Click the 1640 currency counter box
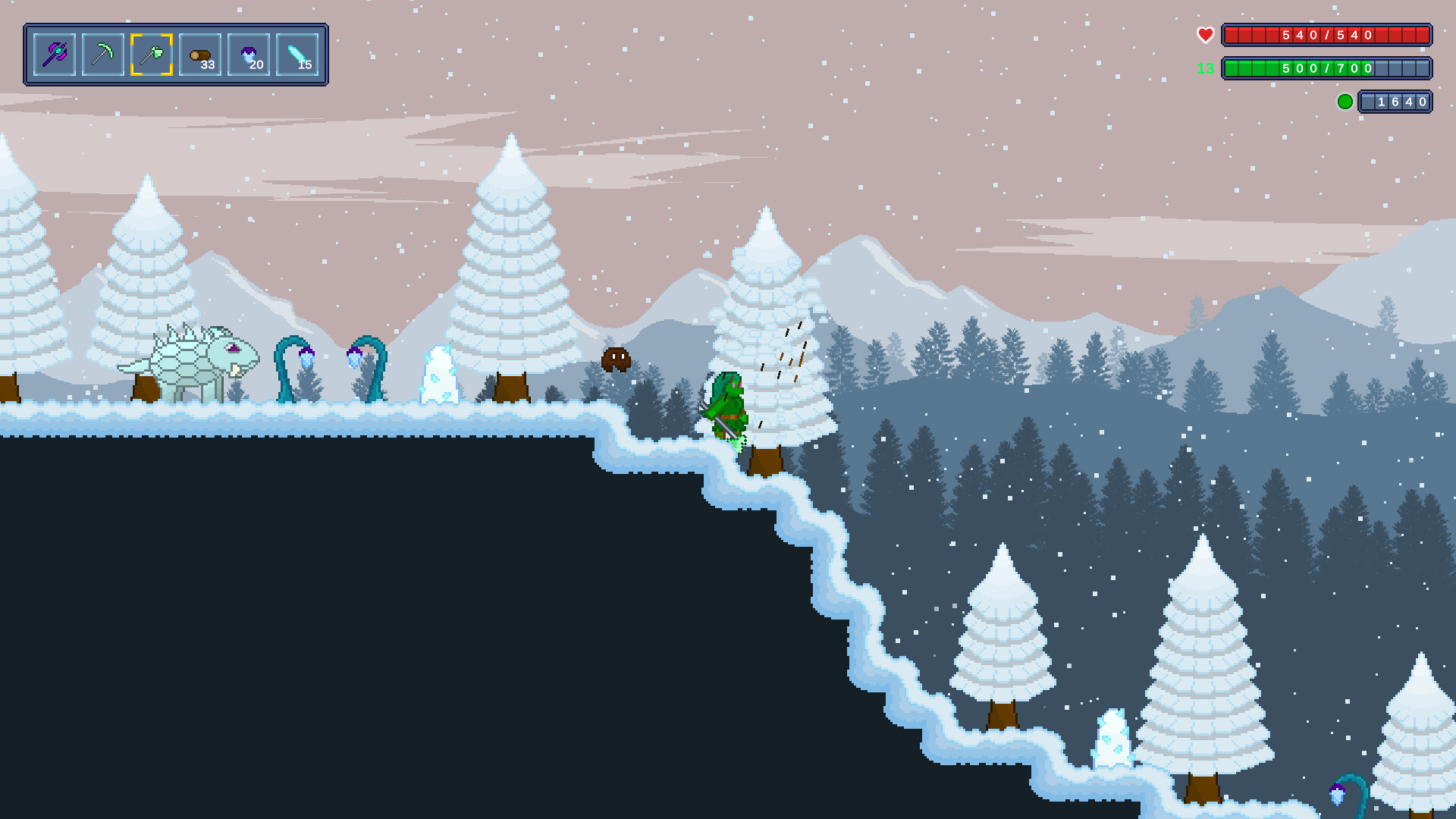1456x819 pixels. click(1395, 101)
